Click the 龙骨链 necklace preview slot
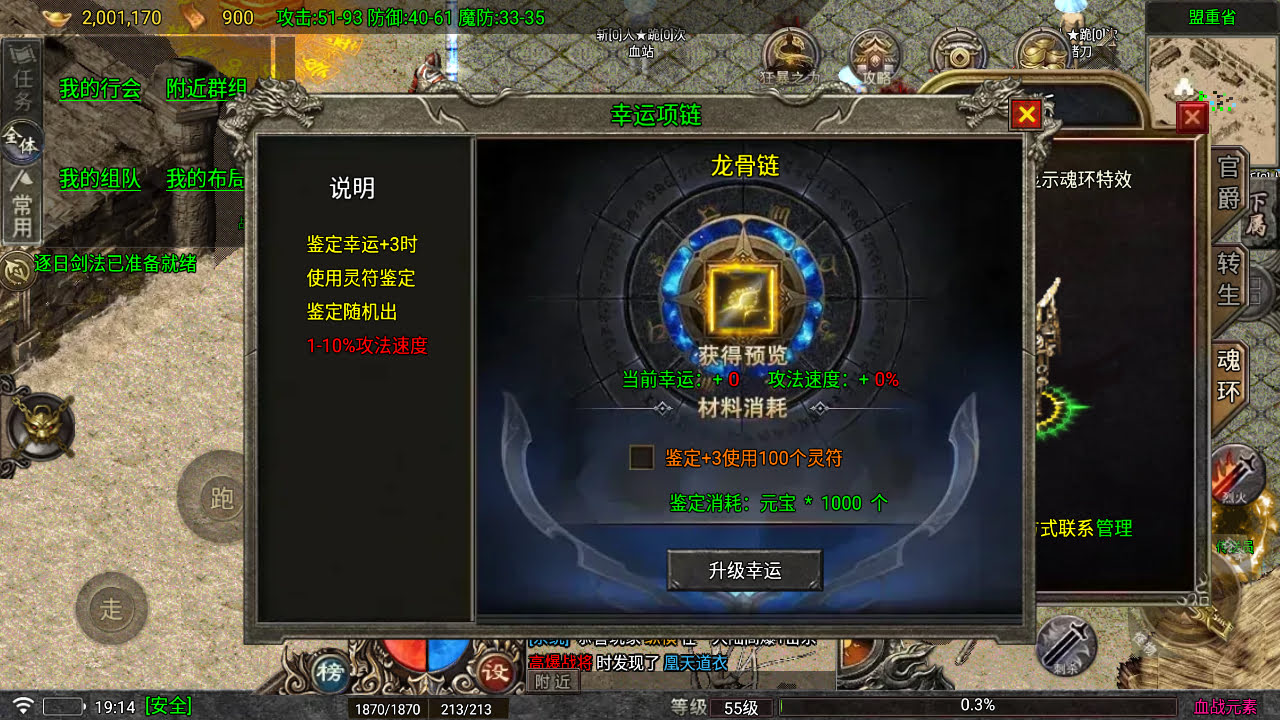 744,295
